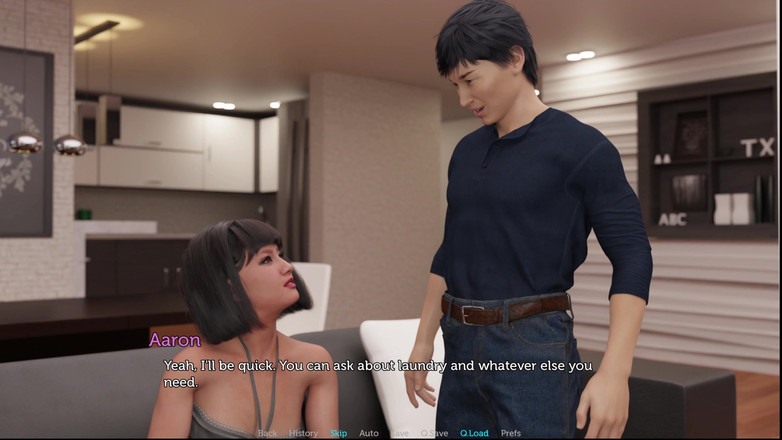Screen dimensions: 782x440
Task: Go Back to the previous line
Action: pyautogui.click(x=267, y=433)
